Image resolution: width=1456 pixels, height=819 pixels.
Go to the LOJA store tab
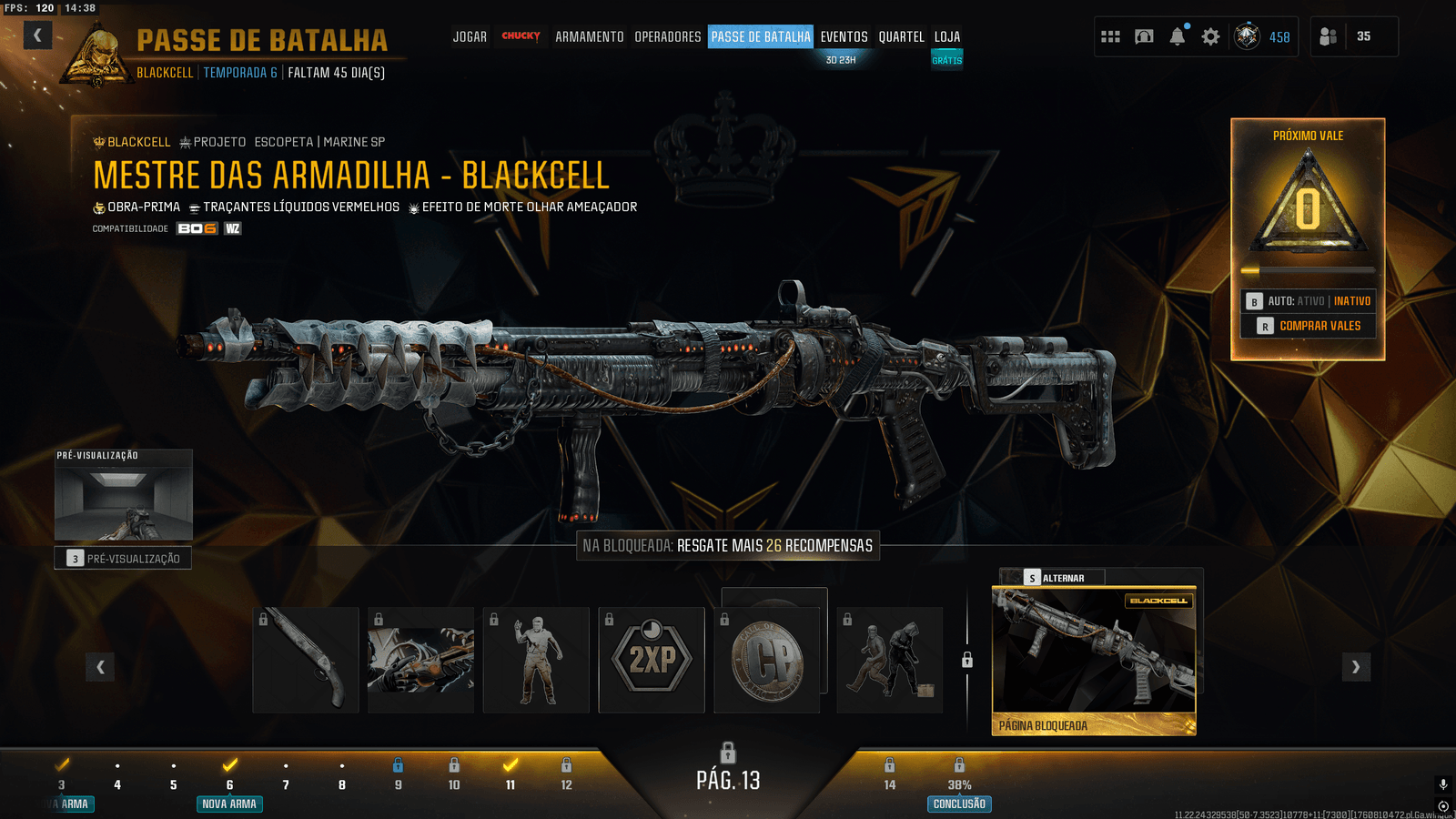(x=946, y=37)
